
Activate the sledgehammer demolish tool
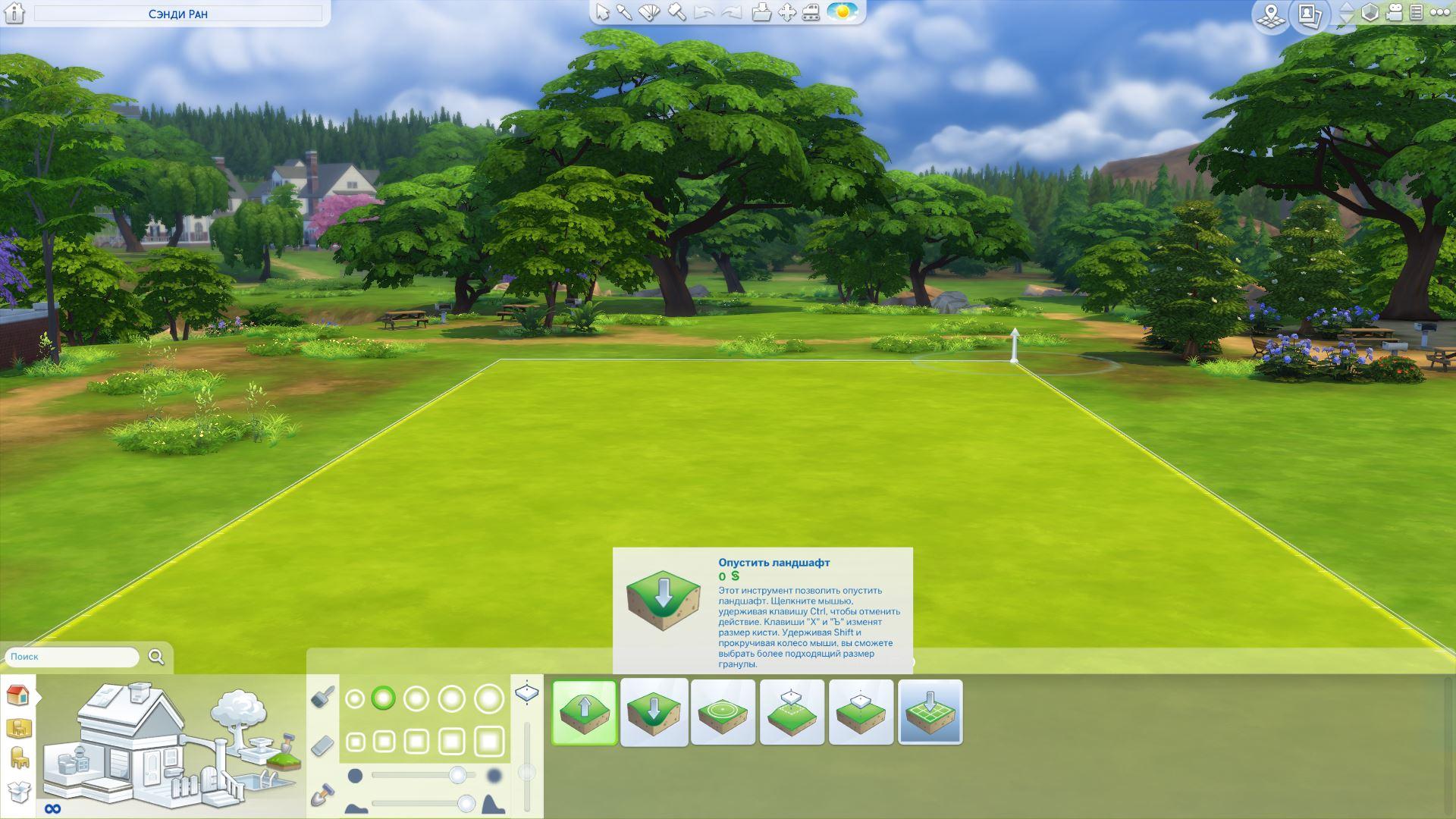pyautogui.click(x=676, y=13)
